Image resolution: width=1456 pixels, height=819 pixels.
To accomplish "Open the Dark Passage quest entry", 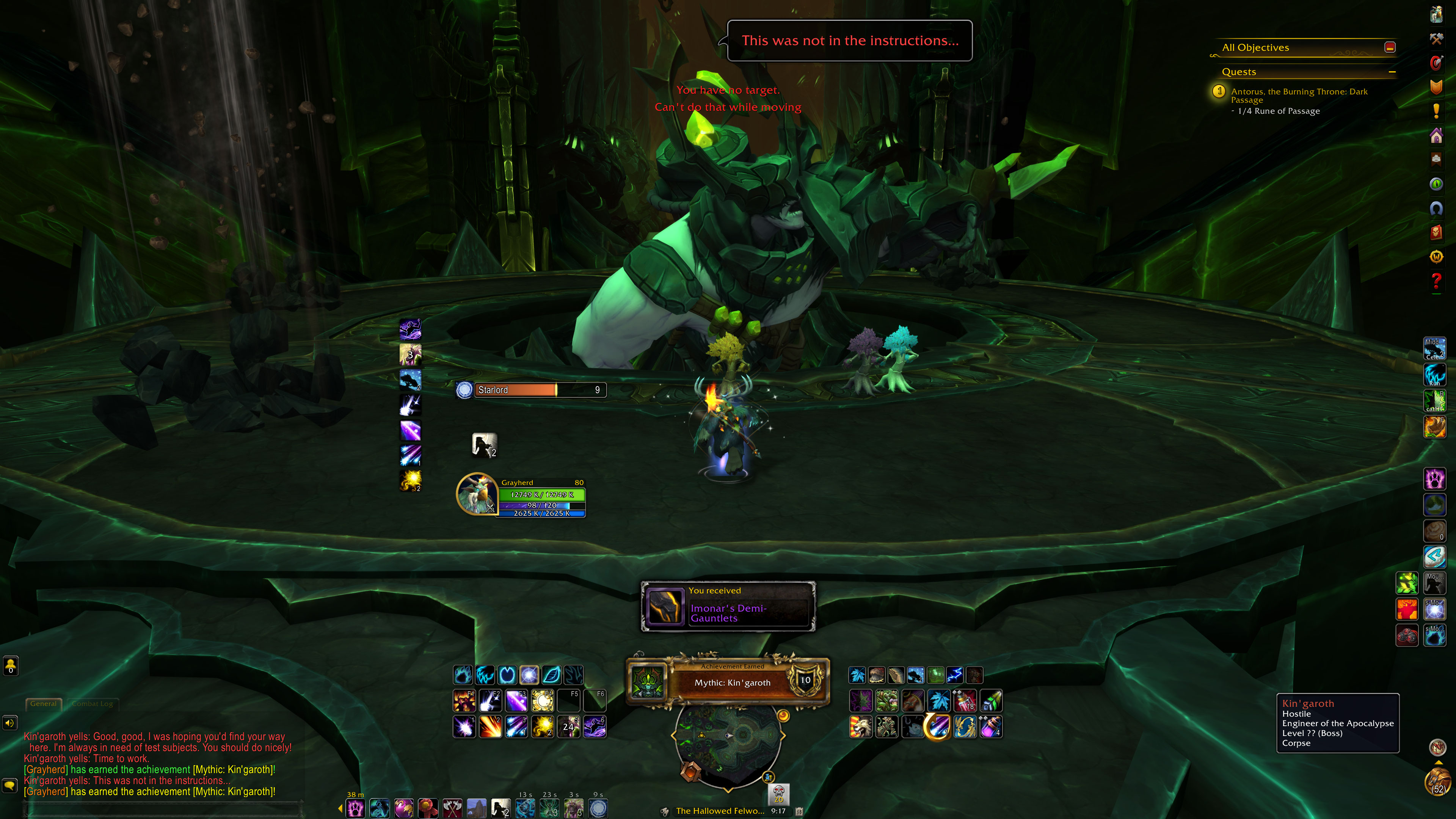I will pos(1299,95).
